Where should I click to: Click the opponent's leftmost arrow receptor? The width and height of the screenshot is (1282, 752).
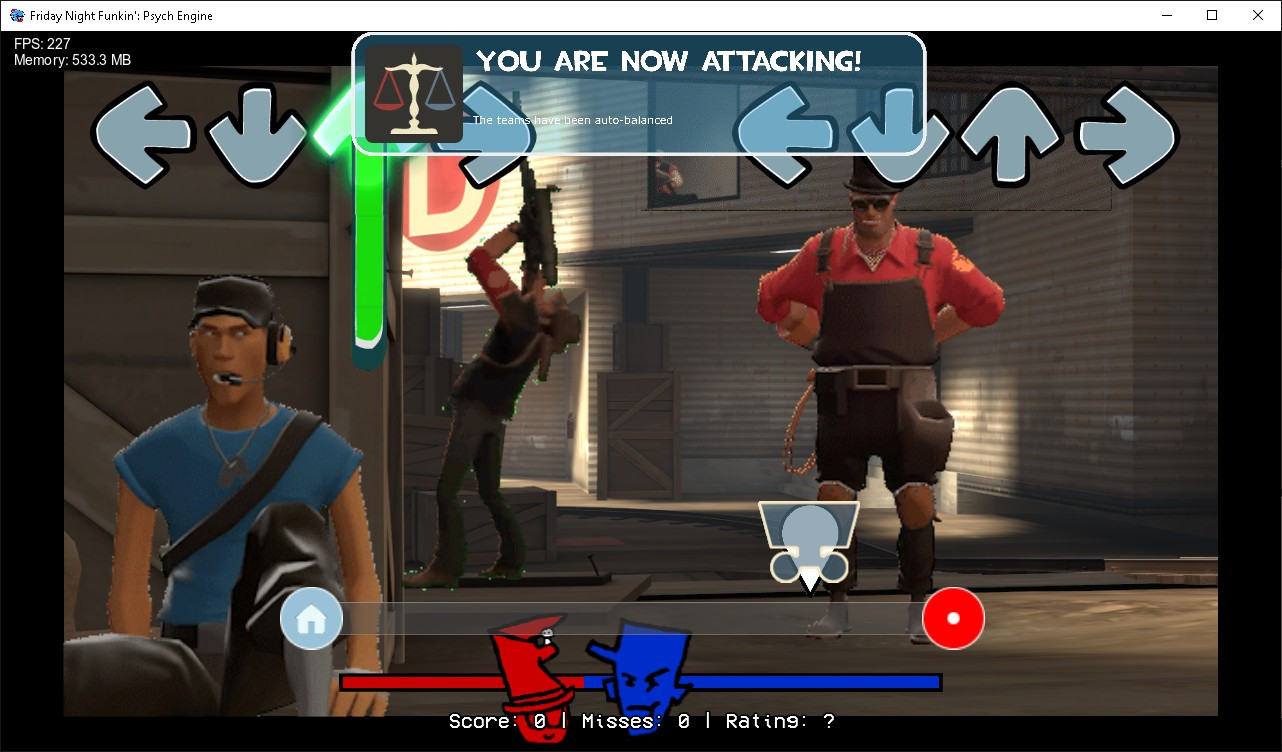pyautogui.click(x=140, y=135)
